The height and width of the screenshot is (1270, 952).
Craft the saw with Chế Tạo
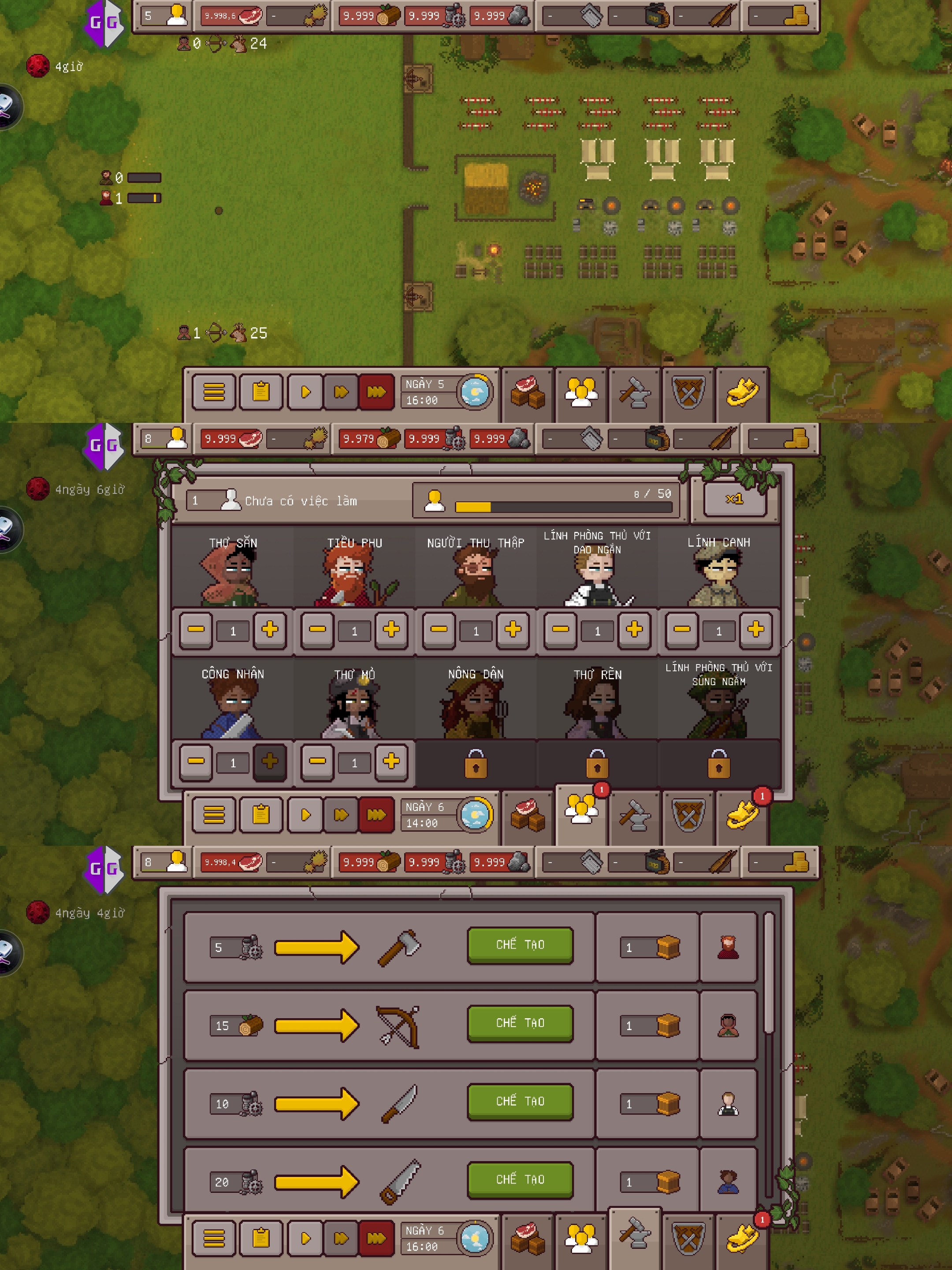click(x=520, y=1179)
